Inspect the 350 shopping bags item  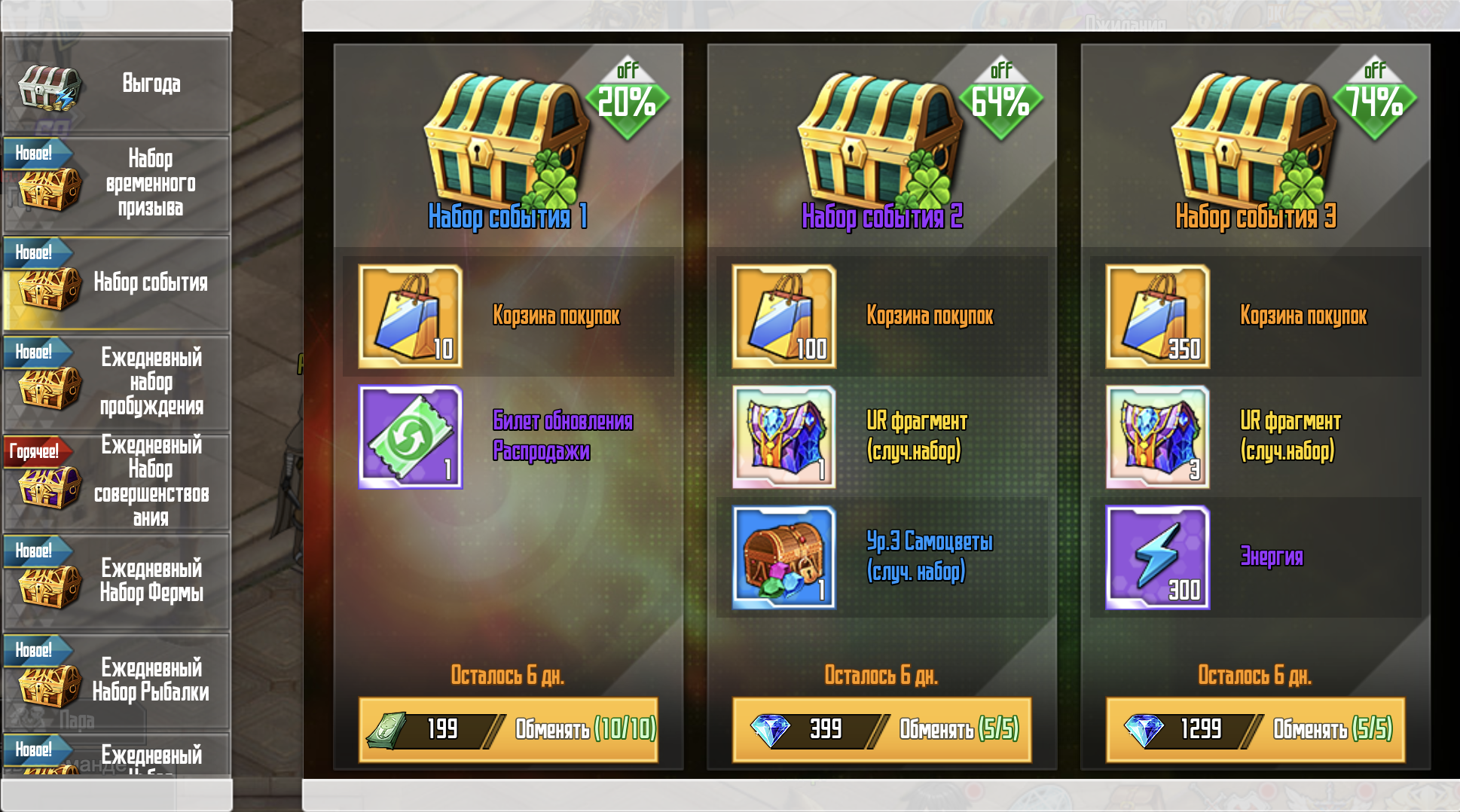click(1158, 316)
